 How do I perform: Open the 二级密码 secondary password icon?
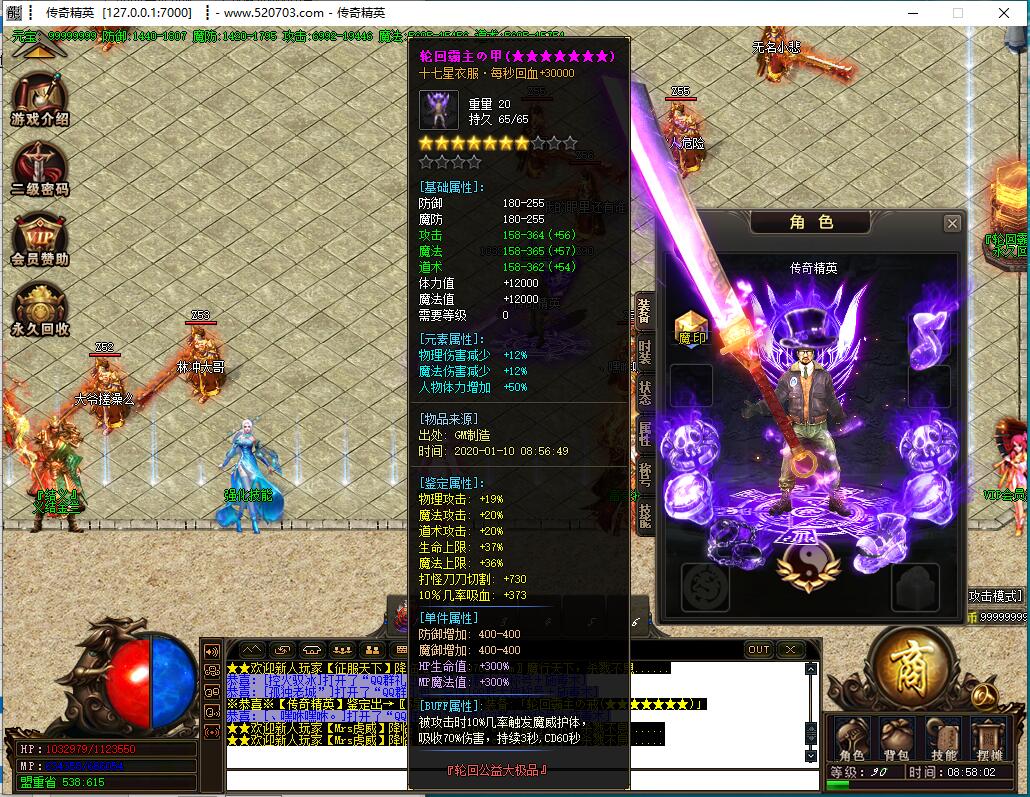(40, 169)
